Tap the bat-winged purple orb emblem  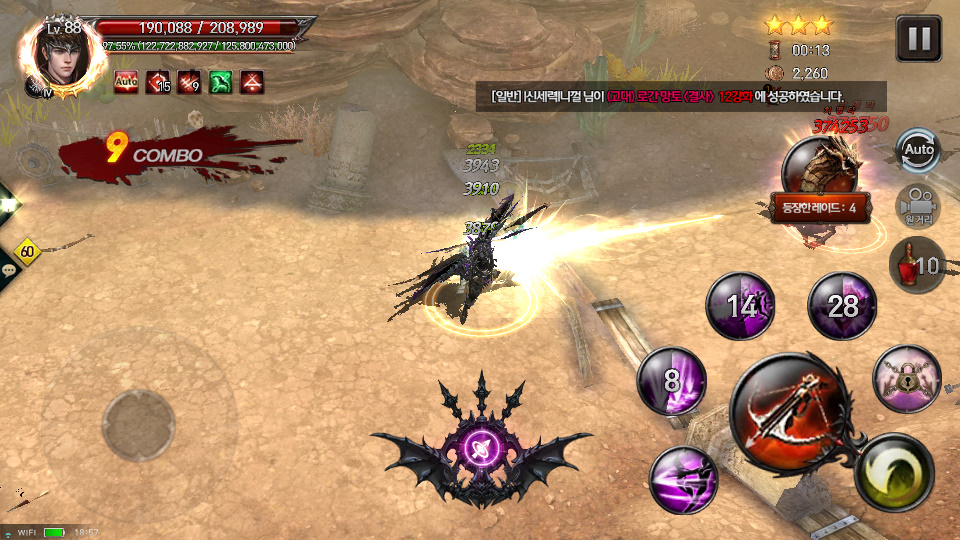(482, 445)
